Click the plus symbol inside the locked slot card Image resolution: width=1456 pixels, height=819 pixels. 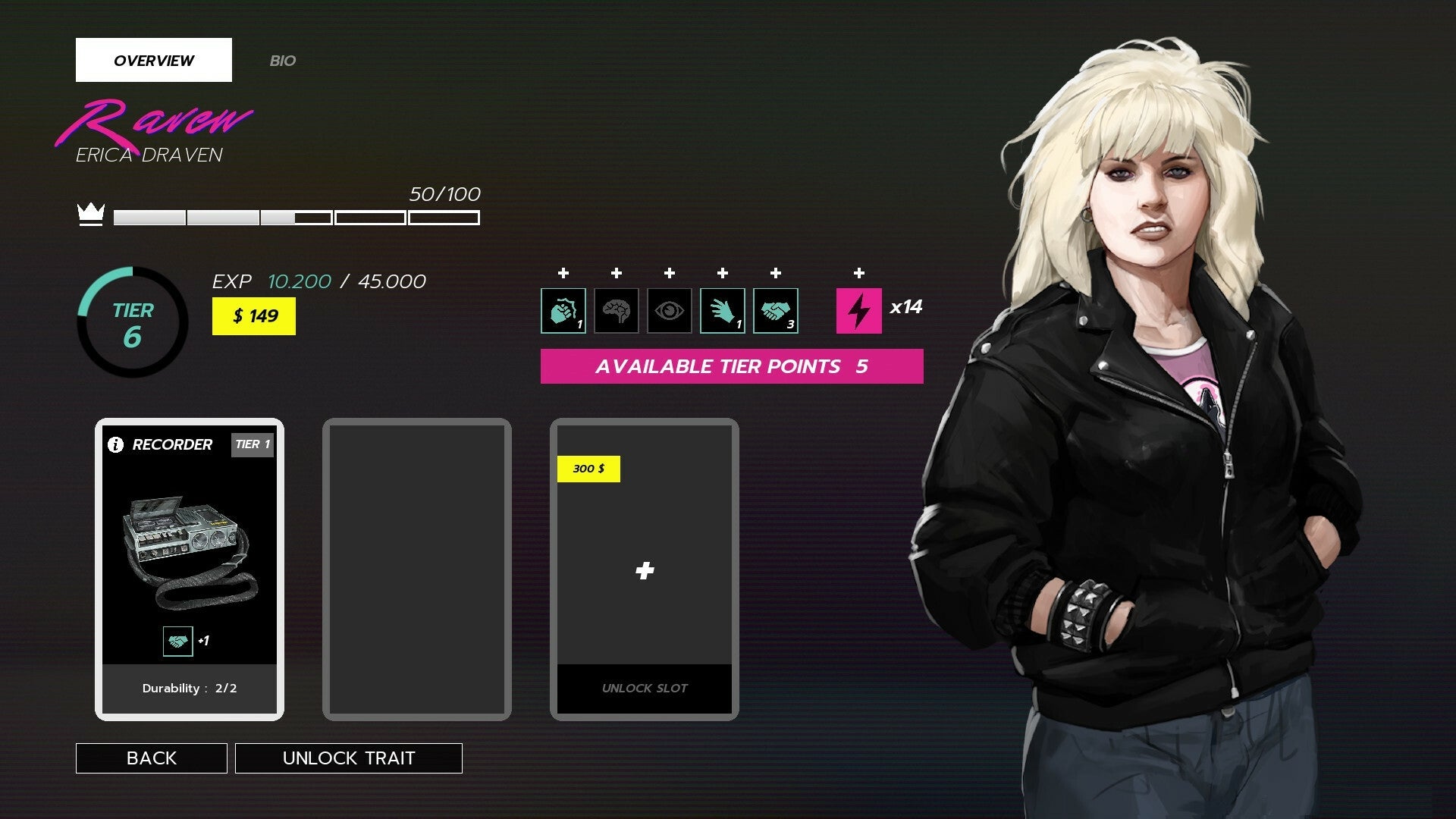pos(644,570)
